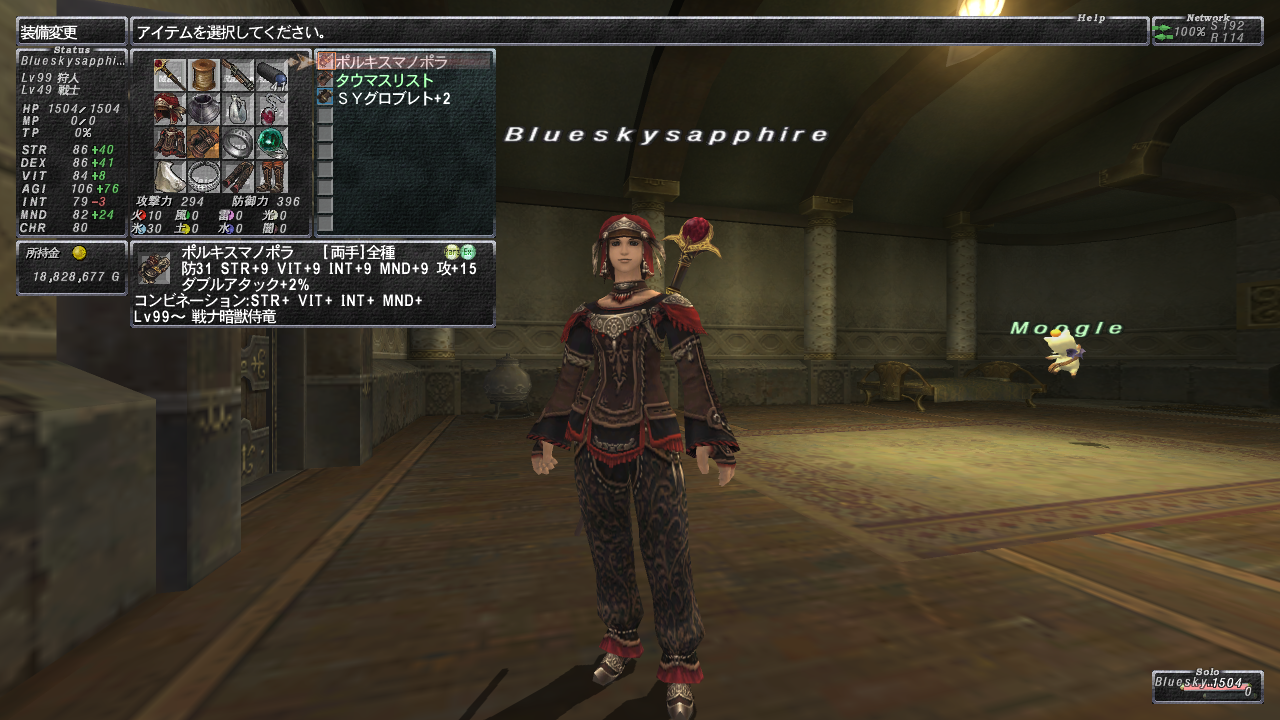Image resolution: width=1280 pixels, height=720 pixels.
Task: Choose the red gem earring slot
Action: pos(271,109)
